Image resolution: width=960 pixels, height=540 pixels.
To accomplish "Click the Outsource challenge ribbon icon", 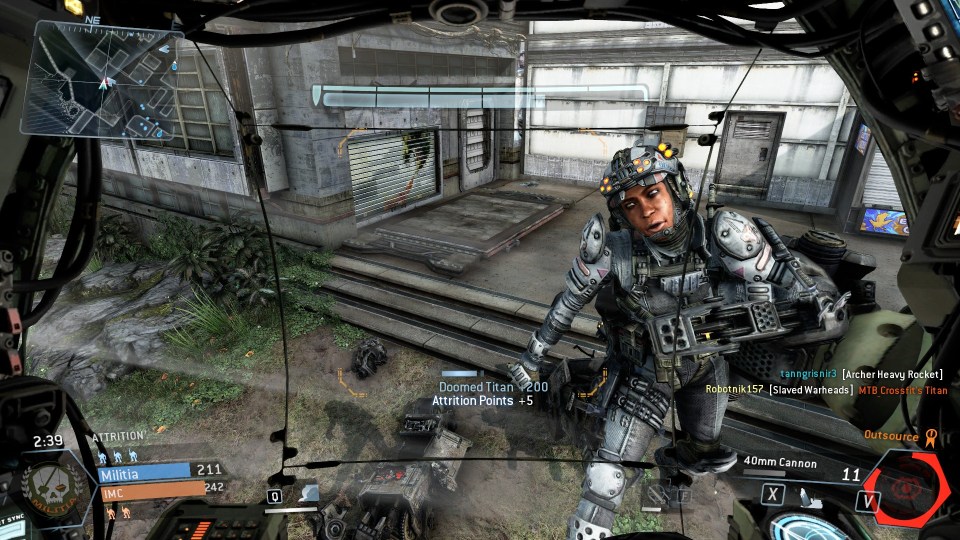I will click(930, 436).
